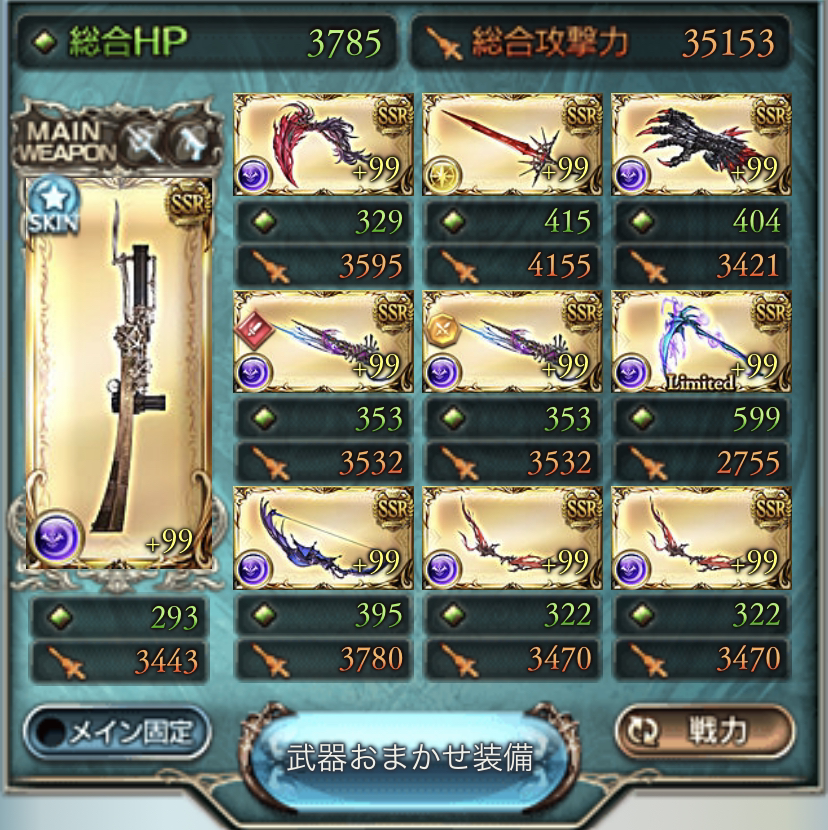828x830 pixels.
Task: Switch display with the 戦力 button
Action: (704, 732)
